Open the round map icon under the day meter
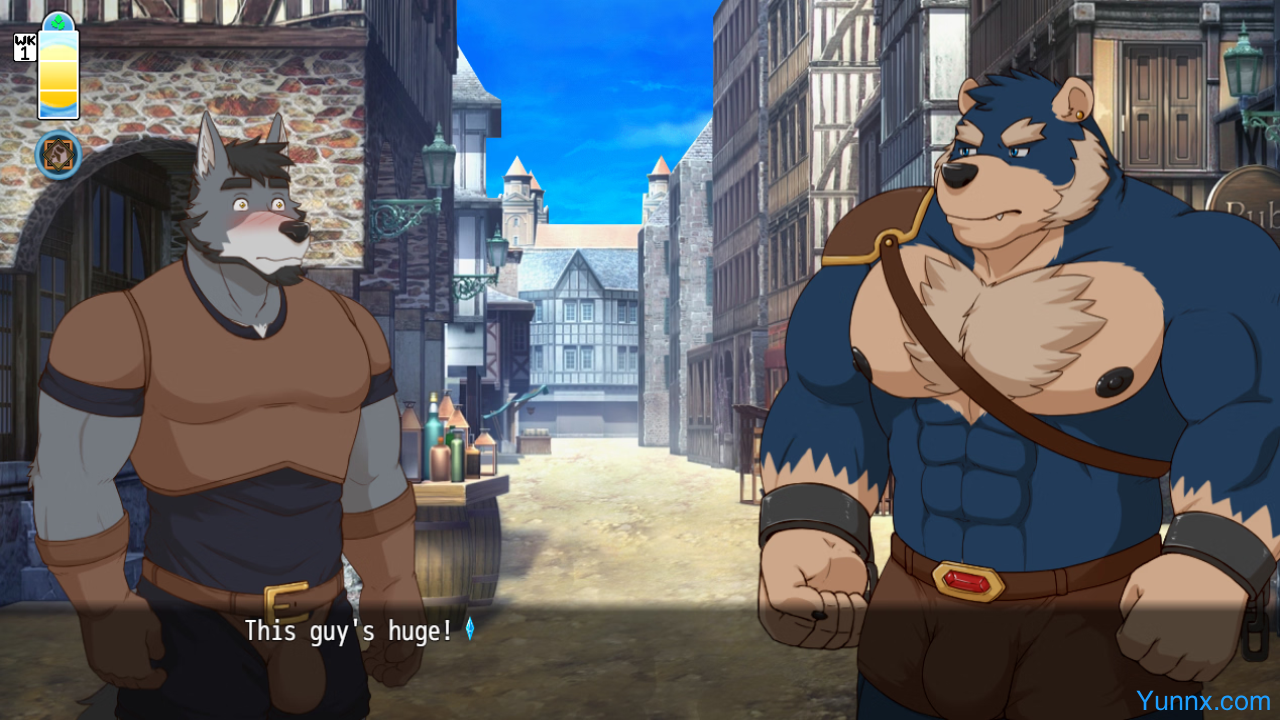This screenshot has width=1280, height=720. (x=58, y=155)
